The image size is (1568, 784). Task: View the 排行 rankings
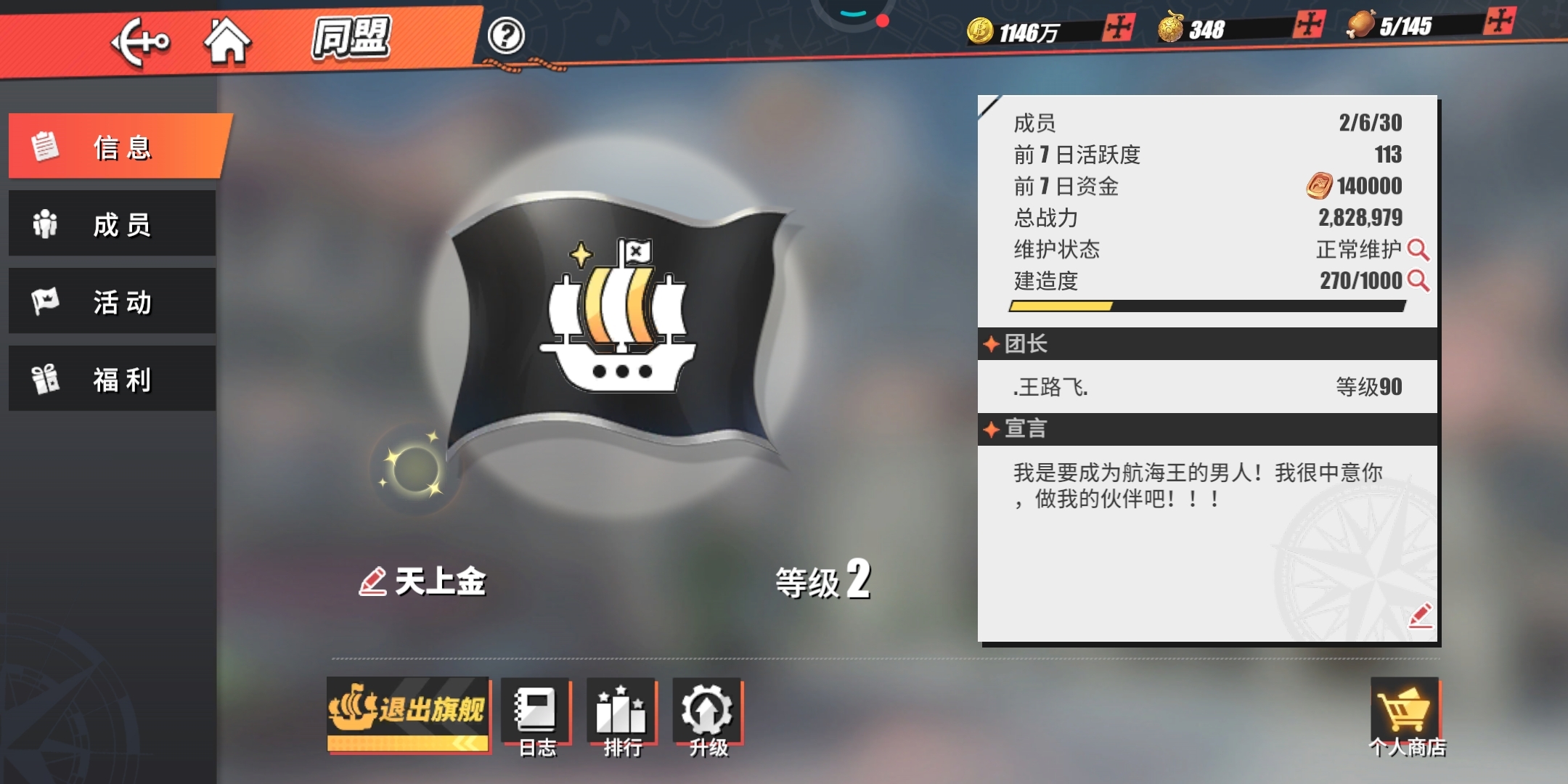(x=622, y=717)
